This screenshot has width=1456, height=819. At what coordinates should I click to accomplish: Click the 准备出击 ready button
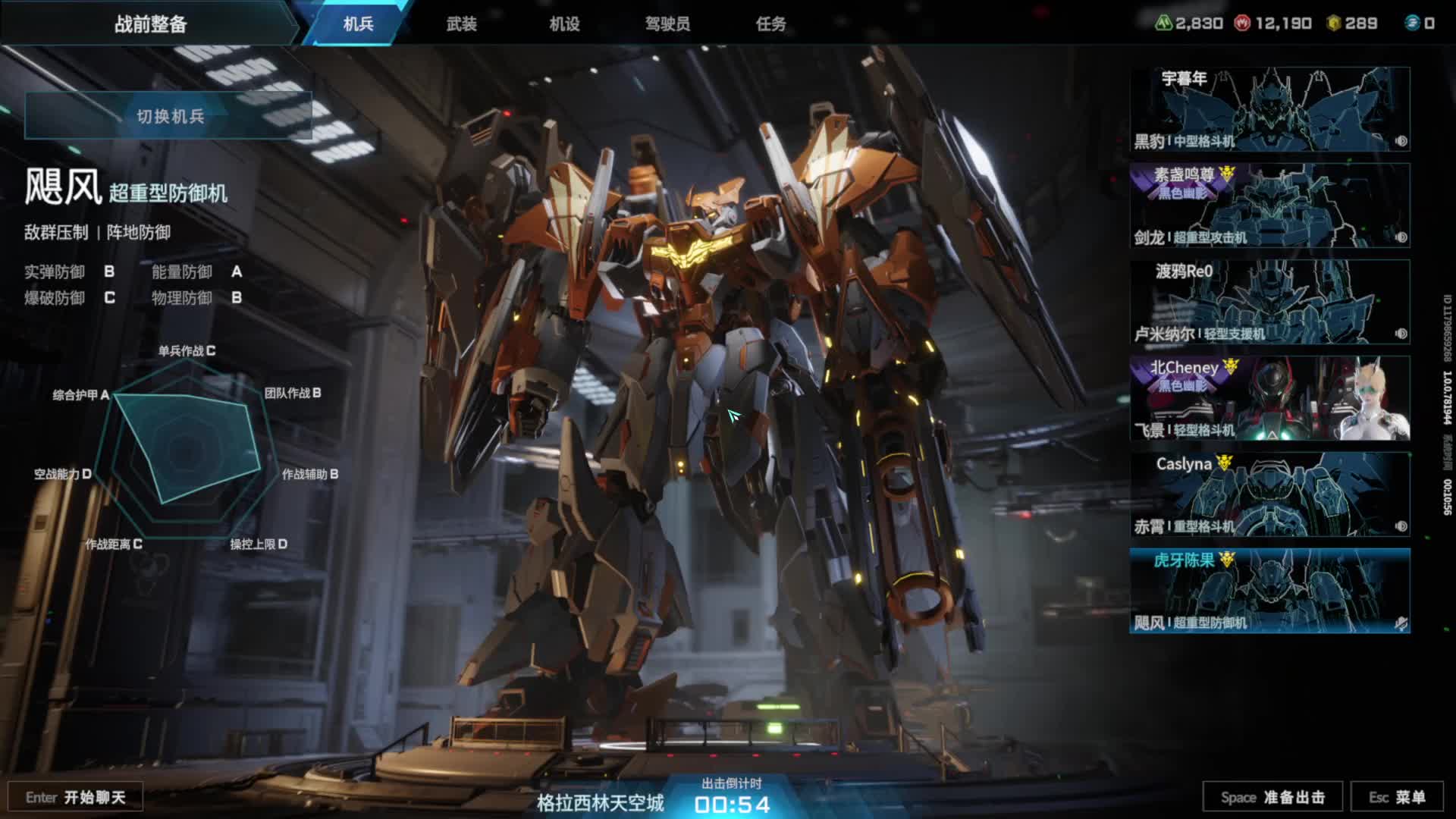tap(1272, 797)
